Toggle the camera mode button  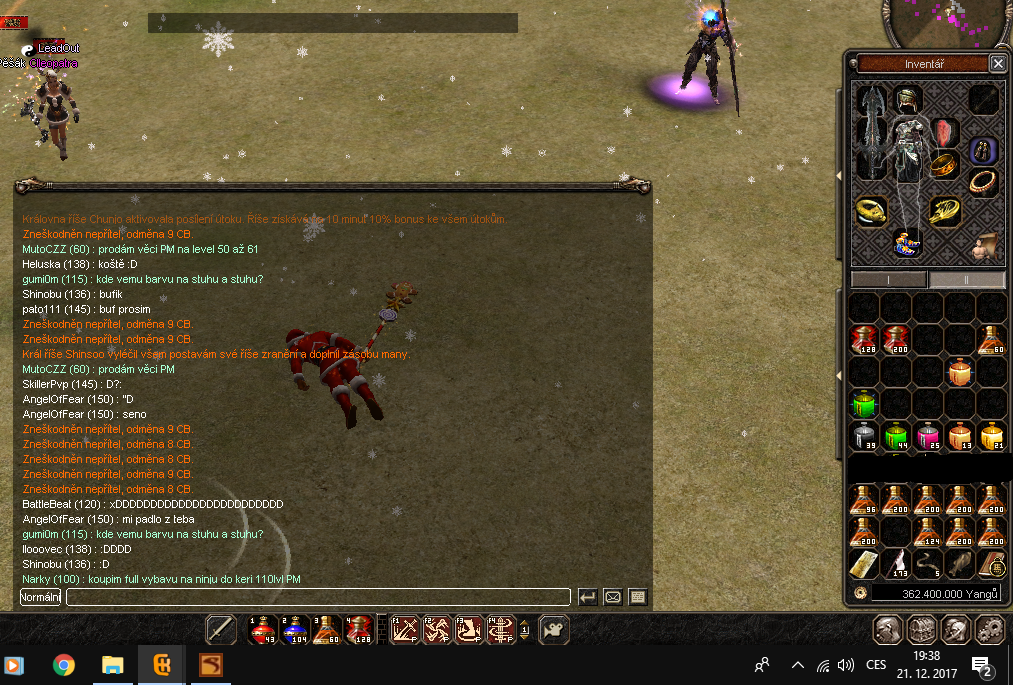[x=553, y=629]
